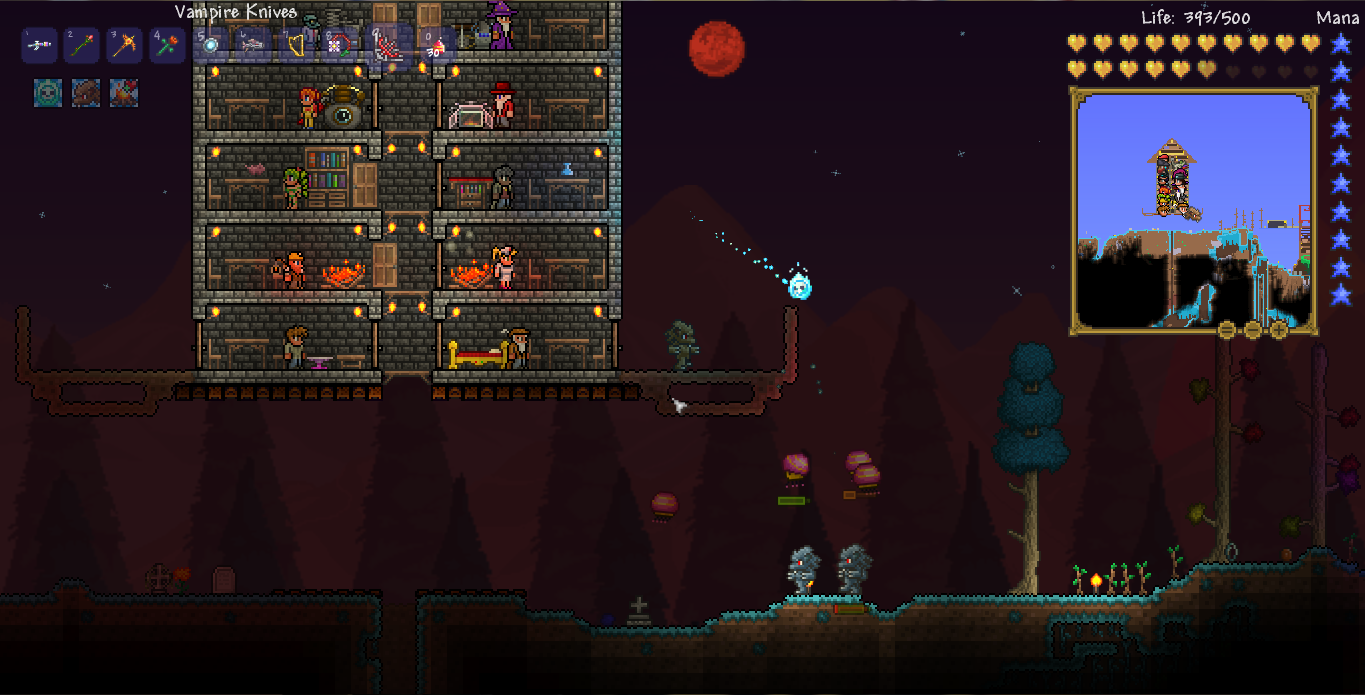This screenshot has height=695, width=1365.
Task: Select the flower-headed tool in slot 4
Action: tap(168, 46)
